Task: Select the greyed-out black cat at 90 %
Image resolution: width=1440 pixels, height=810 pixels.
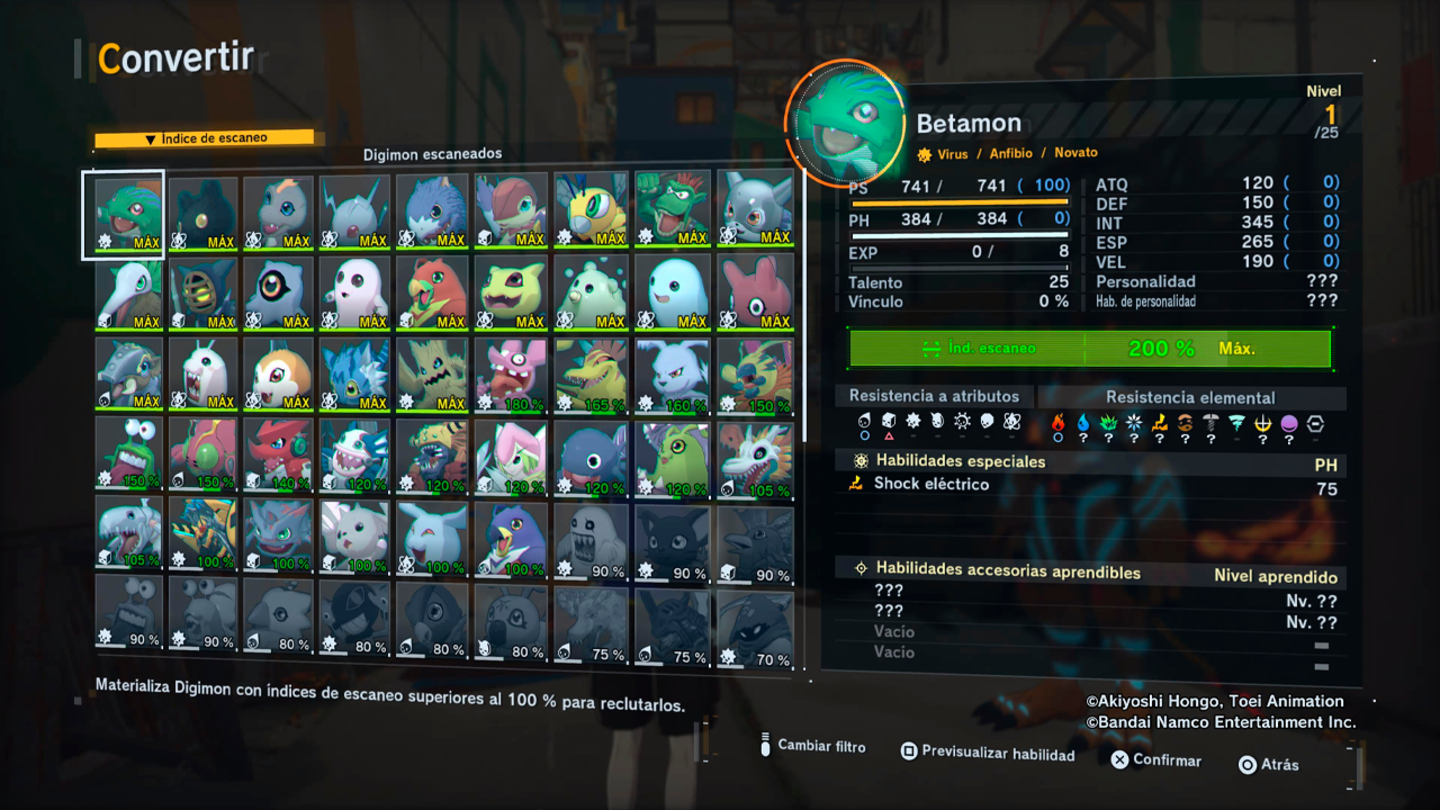Action: point(672,541)
